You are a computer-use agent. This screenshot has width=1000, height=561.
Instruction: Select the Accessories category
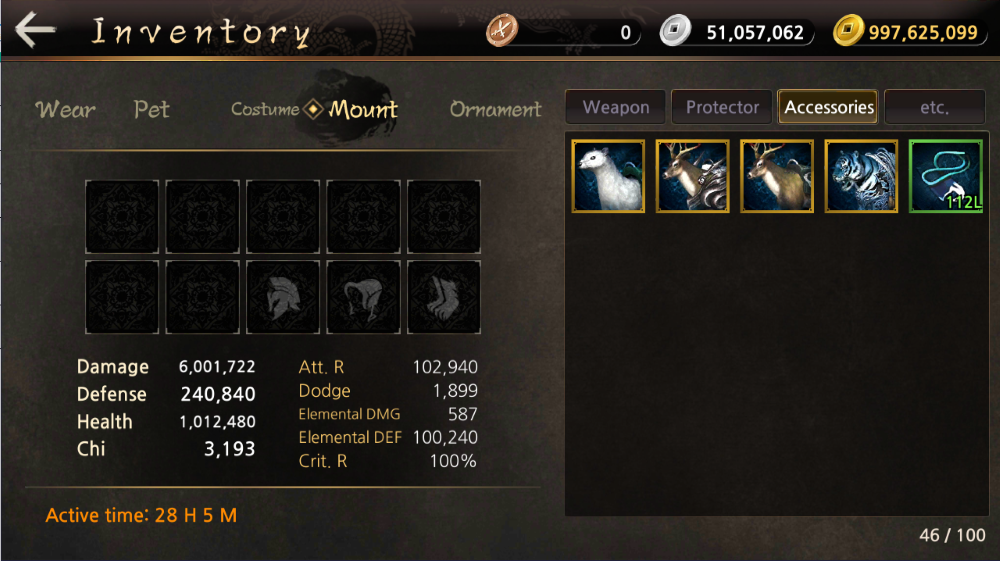tap(829, 107)
